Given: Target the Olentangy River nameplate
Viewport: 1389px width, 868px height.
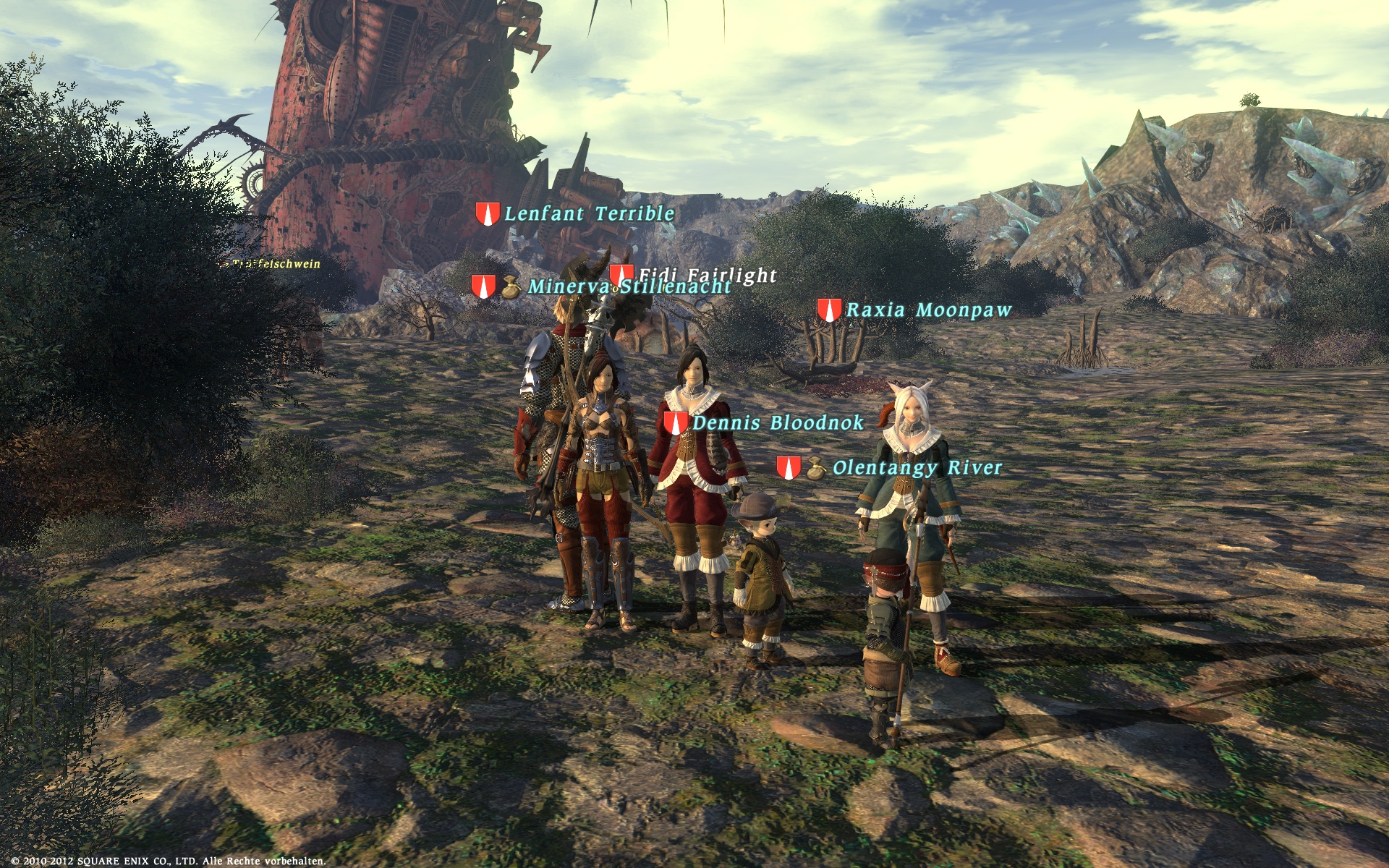Looking at the screenshot, I should coord(917,468).
